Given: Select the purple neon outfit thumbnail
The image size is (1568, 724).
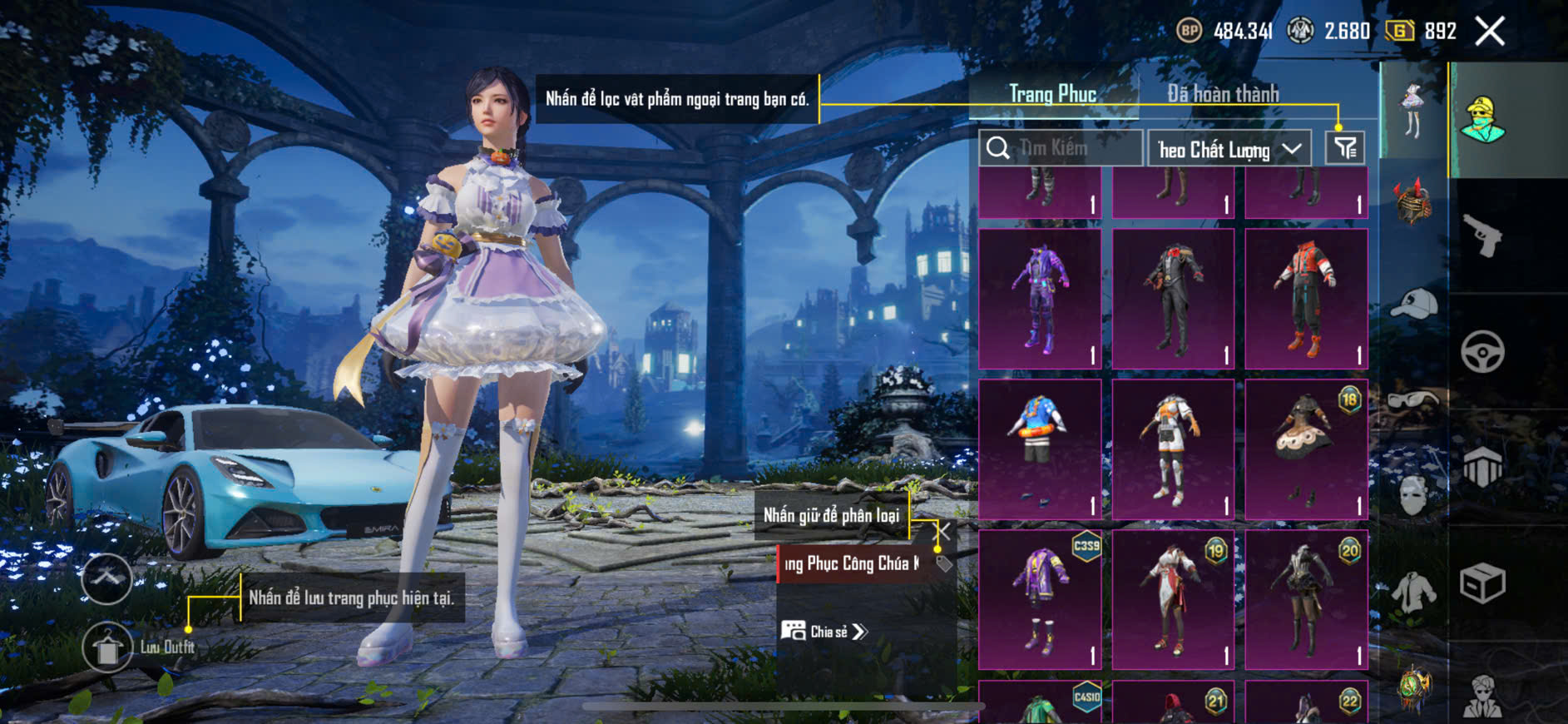Looking at the screenshot, I should pyautogui.click(x=1040, y=298).
